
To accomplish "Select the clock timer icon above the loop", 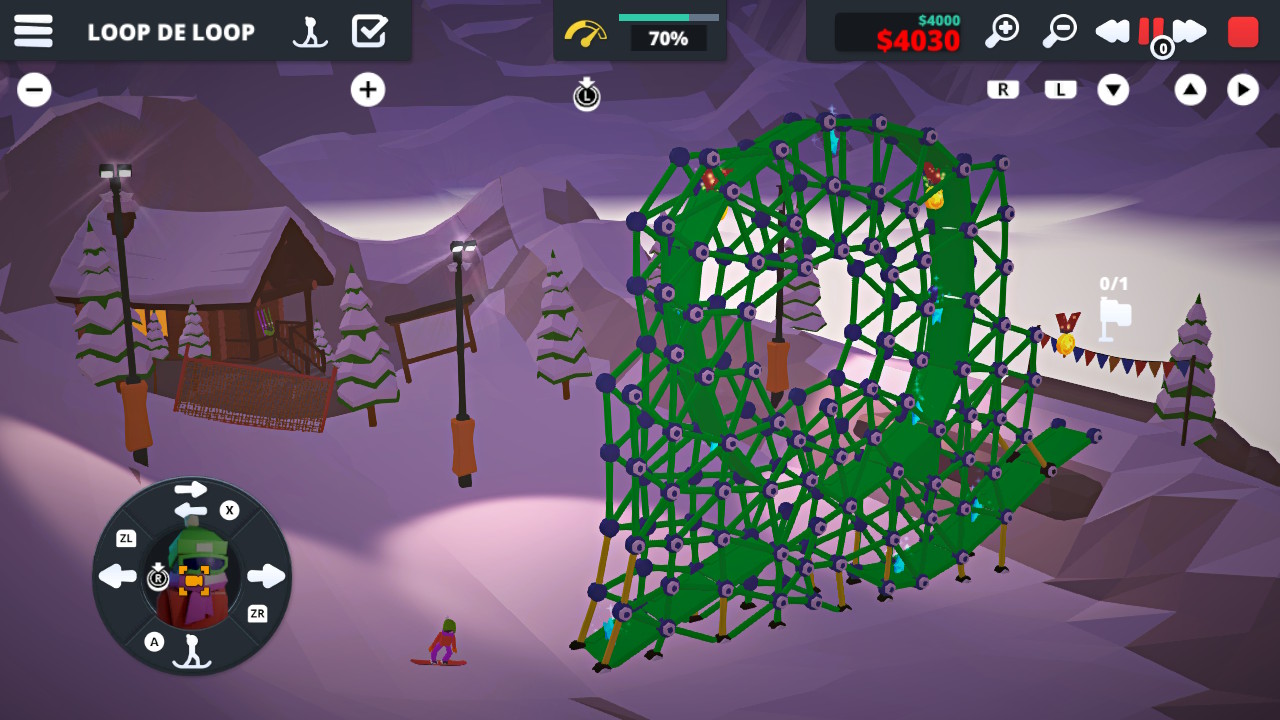I will click(586, 95).
